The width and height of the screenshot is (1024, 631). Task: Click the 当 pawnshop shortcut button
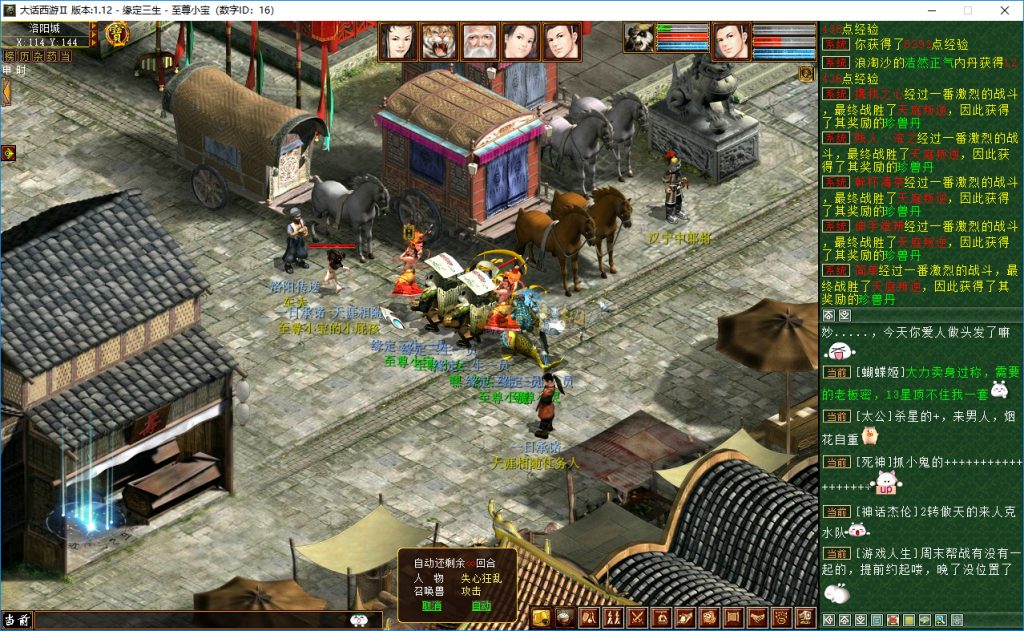(65, 57)
